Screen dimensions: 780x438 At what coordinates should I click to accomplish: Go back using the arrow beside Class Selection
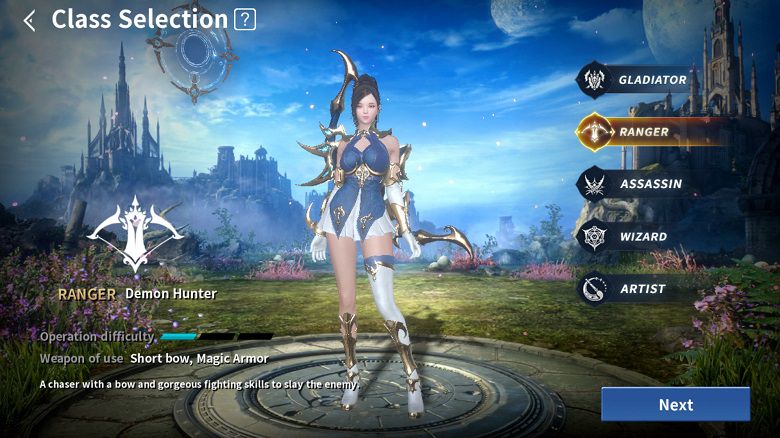click(29, 20)
